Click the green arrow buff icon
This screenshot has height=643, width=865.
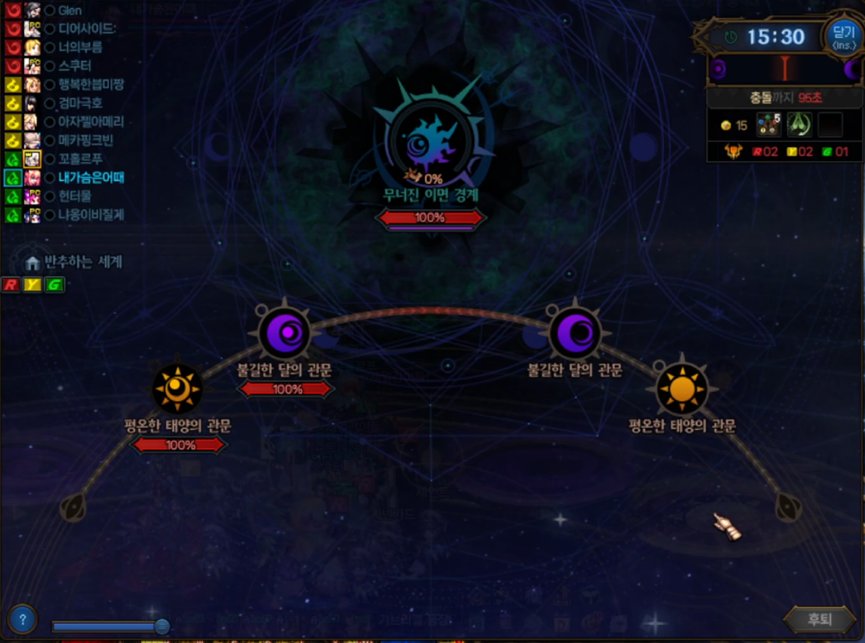tap(799, 124)
